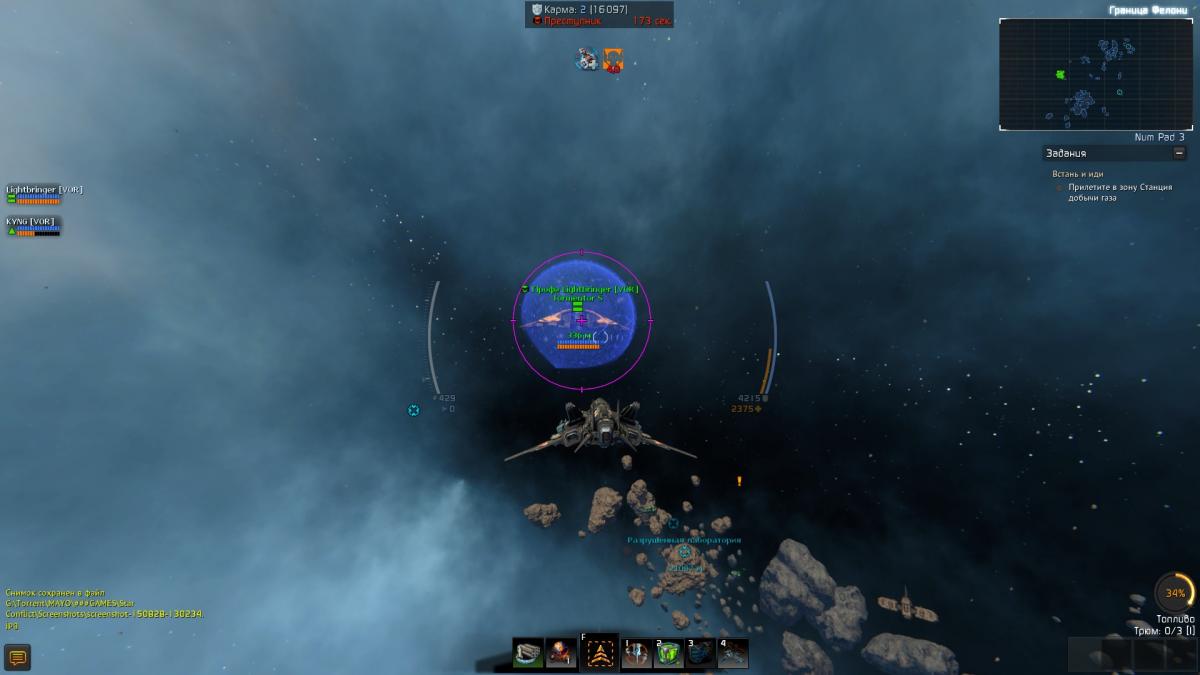Image resolution: width=1200 pixels, height=675 pixels.
Task: Activate the green cube module
Action: 668,653
